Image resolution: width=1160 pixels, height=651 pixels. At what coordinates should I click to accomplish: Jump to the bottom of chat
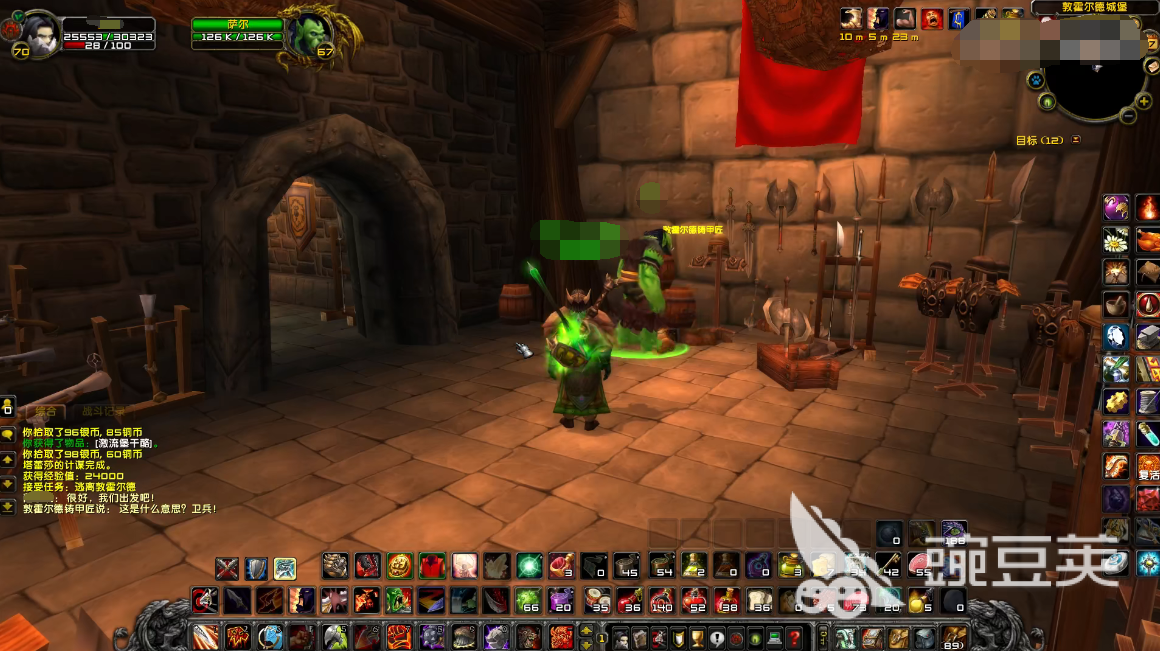(x=8, y=507)
